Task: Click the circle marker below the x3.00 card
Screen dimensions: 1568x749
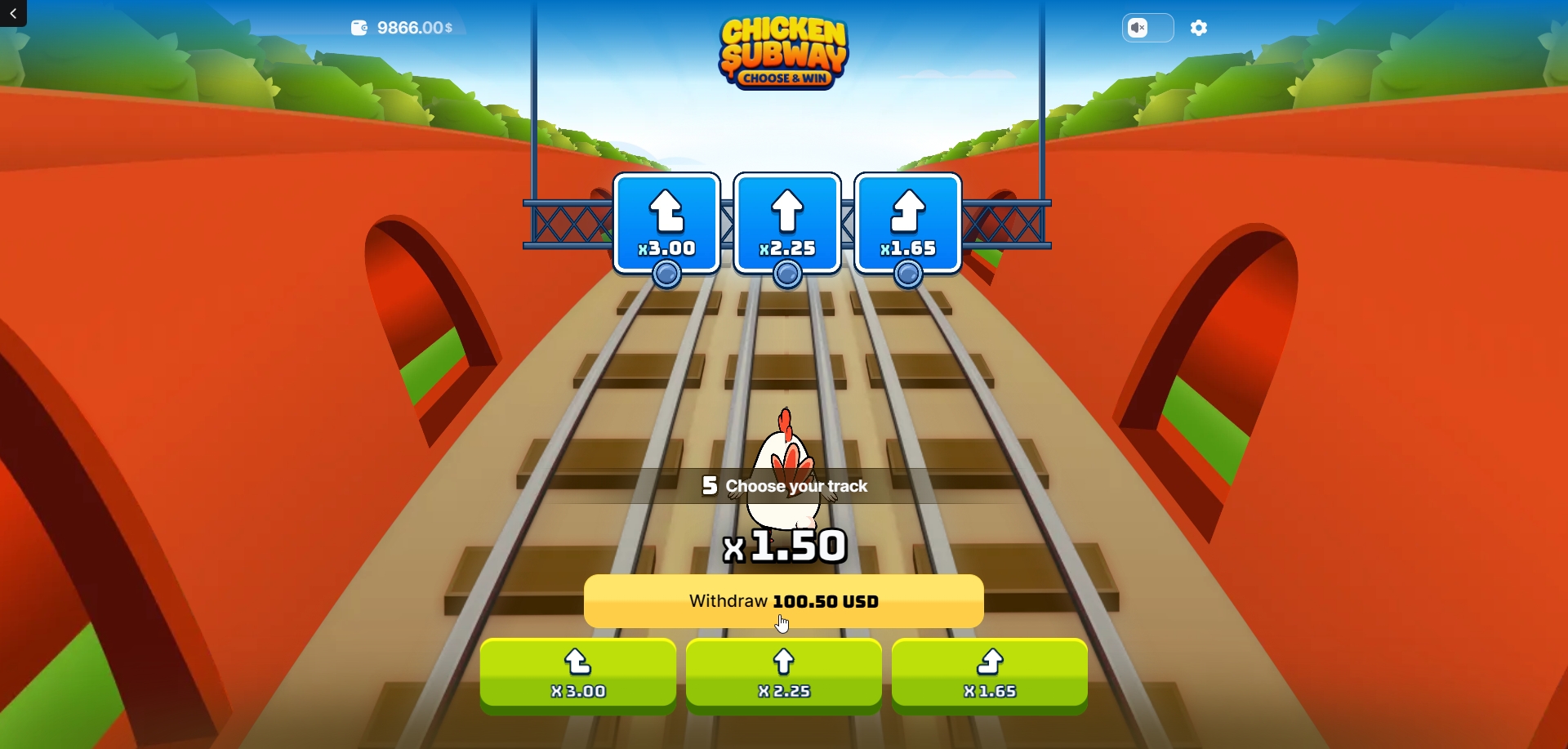Action: coord(666,275)
